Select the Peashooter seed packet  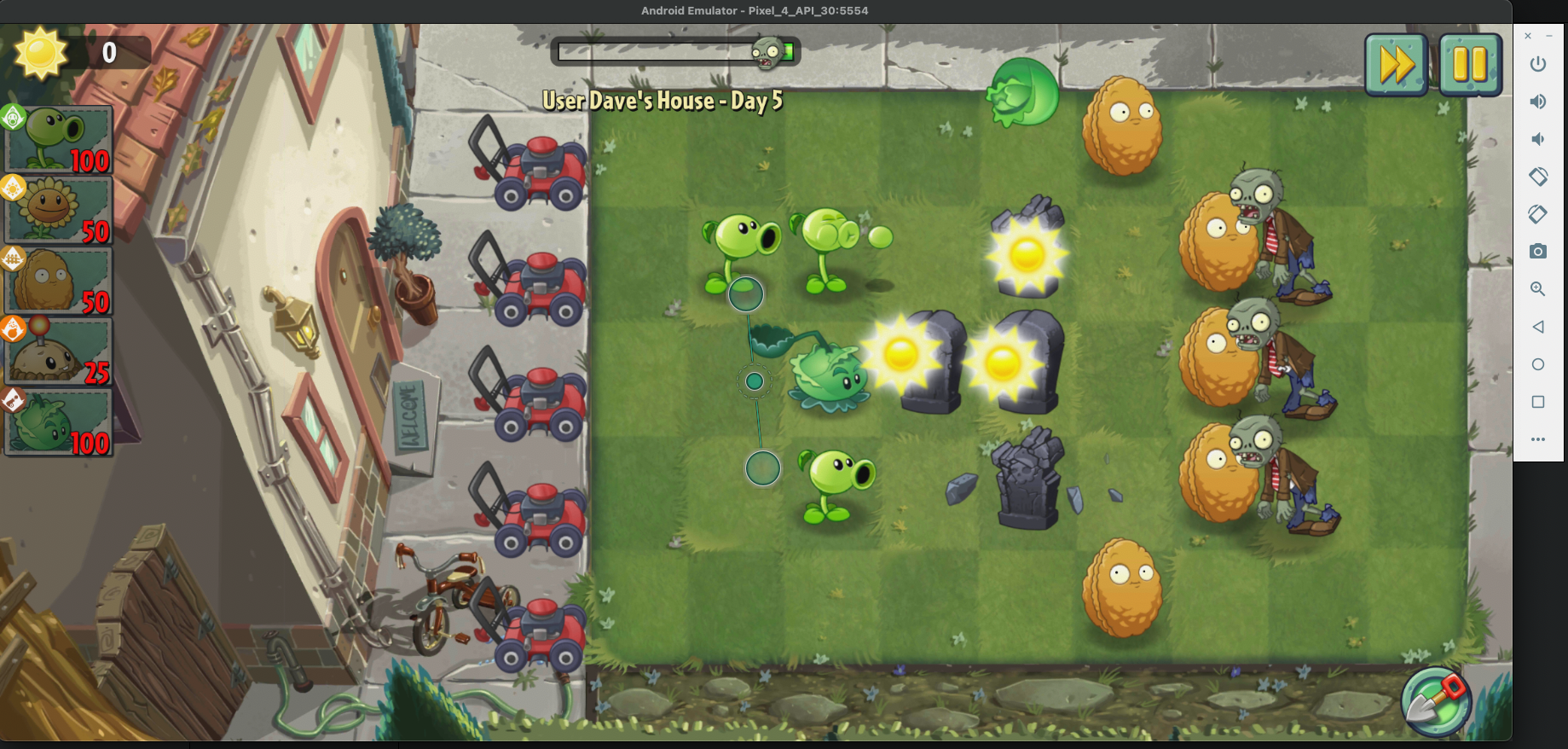tap(58, 140)
